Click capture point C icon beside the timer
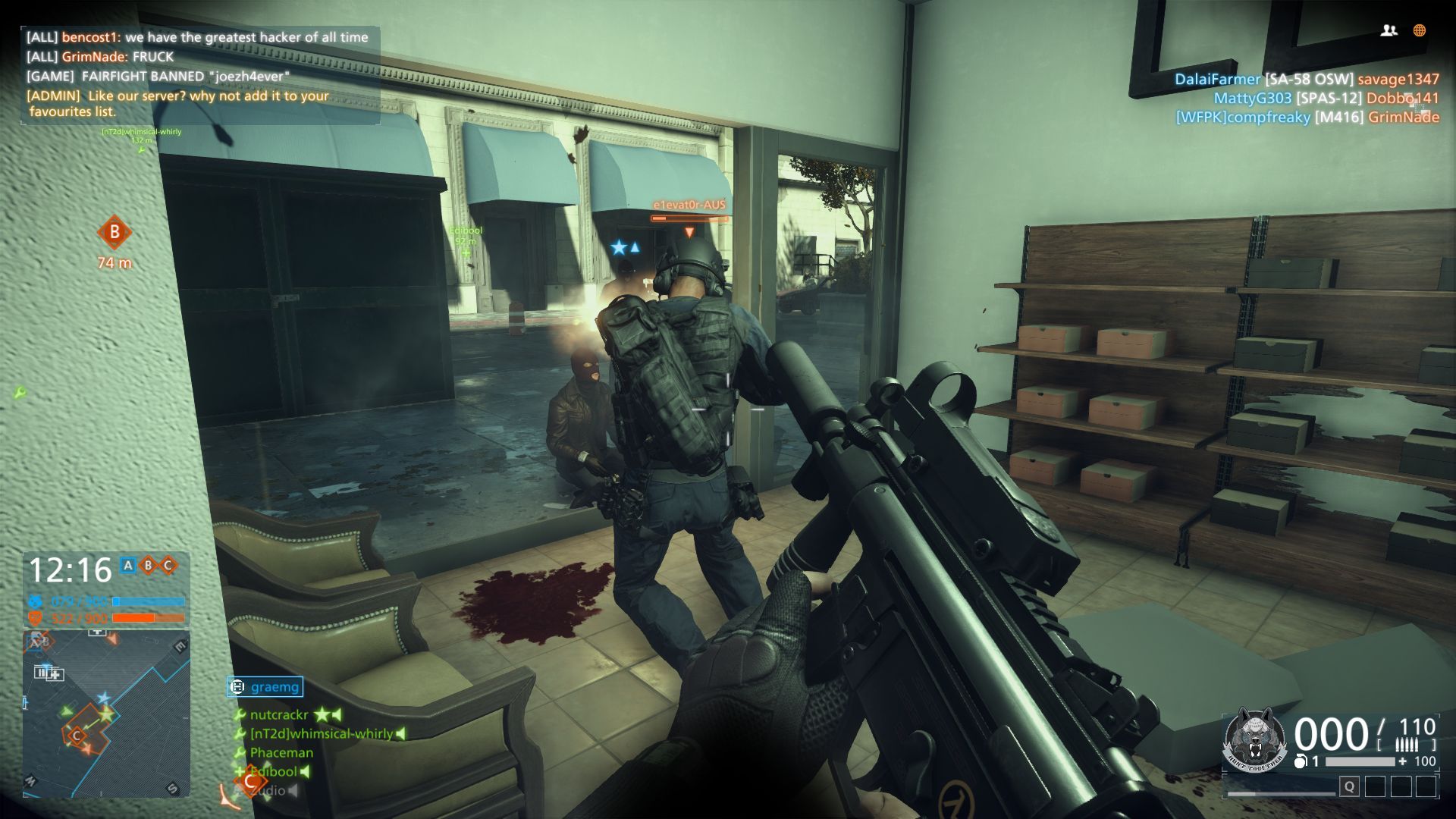This screenshot has height=819, width=1456. (x=168, y=565)
